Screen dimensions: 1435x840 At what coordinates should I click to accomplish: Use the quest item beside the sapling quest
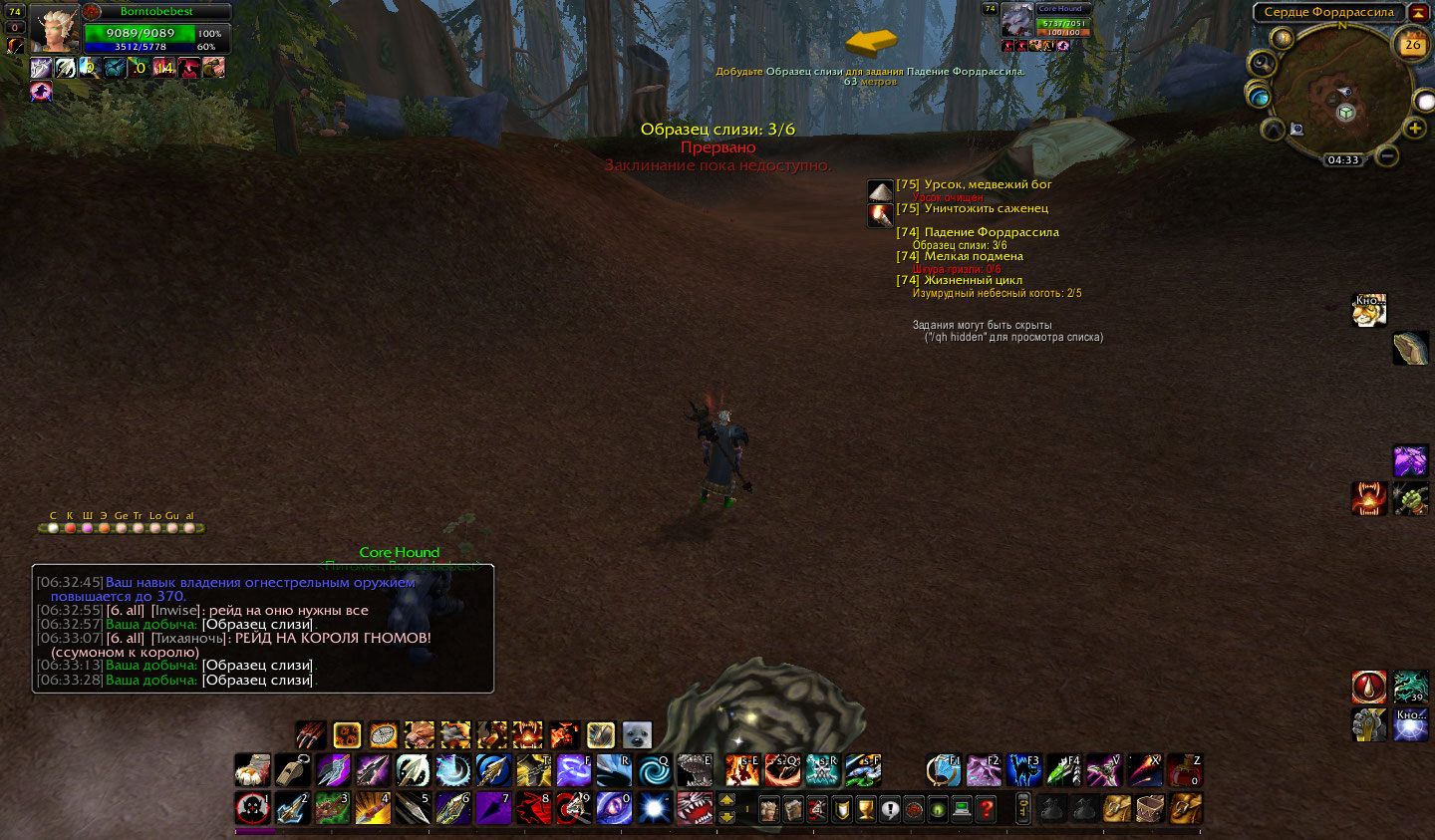click(x=880, y=214)
